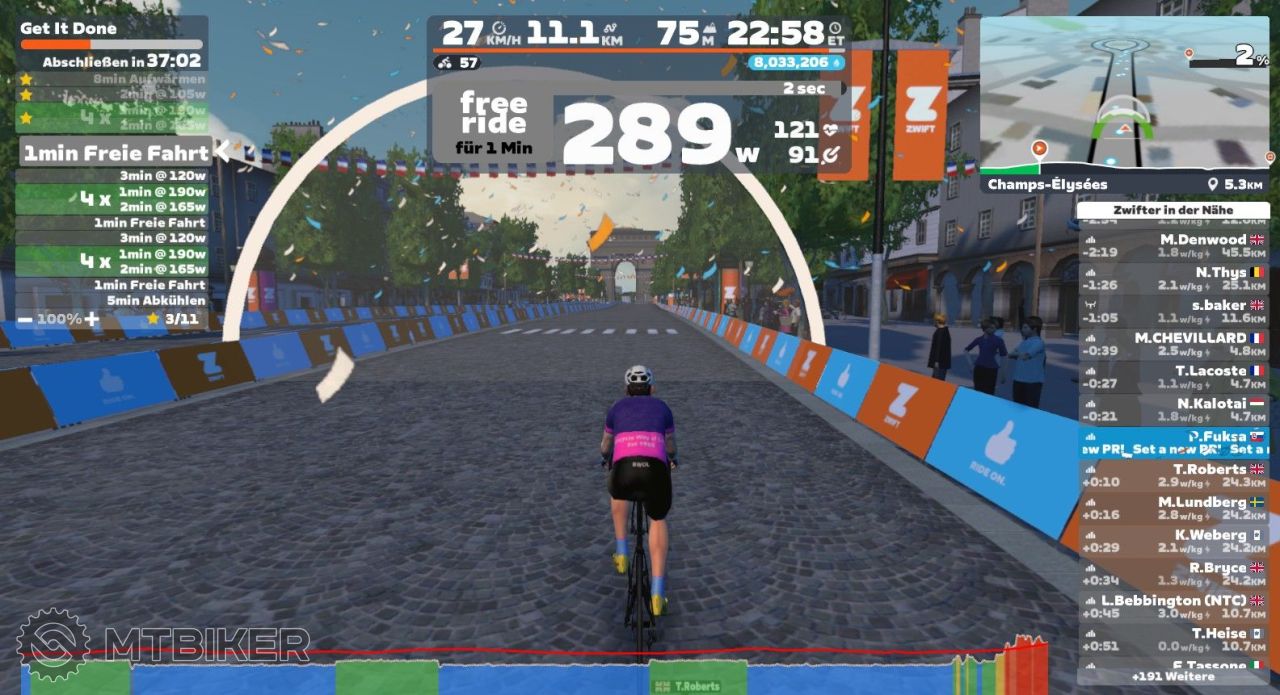Screen dimensions: 1280x695
Task: Select K.Weberg in the rider list
Action: [1173, 541]
